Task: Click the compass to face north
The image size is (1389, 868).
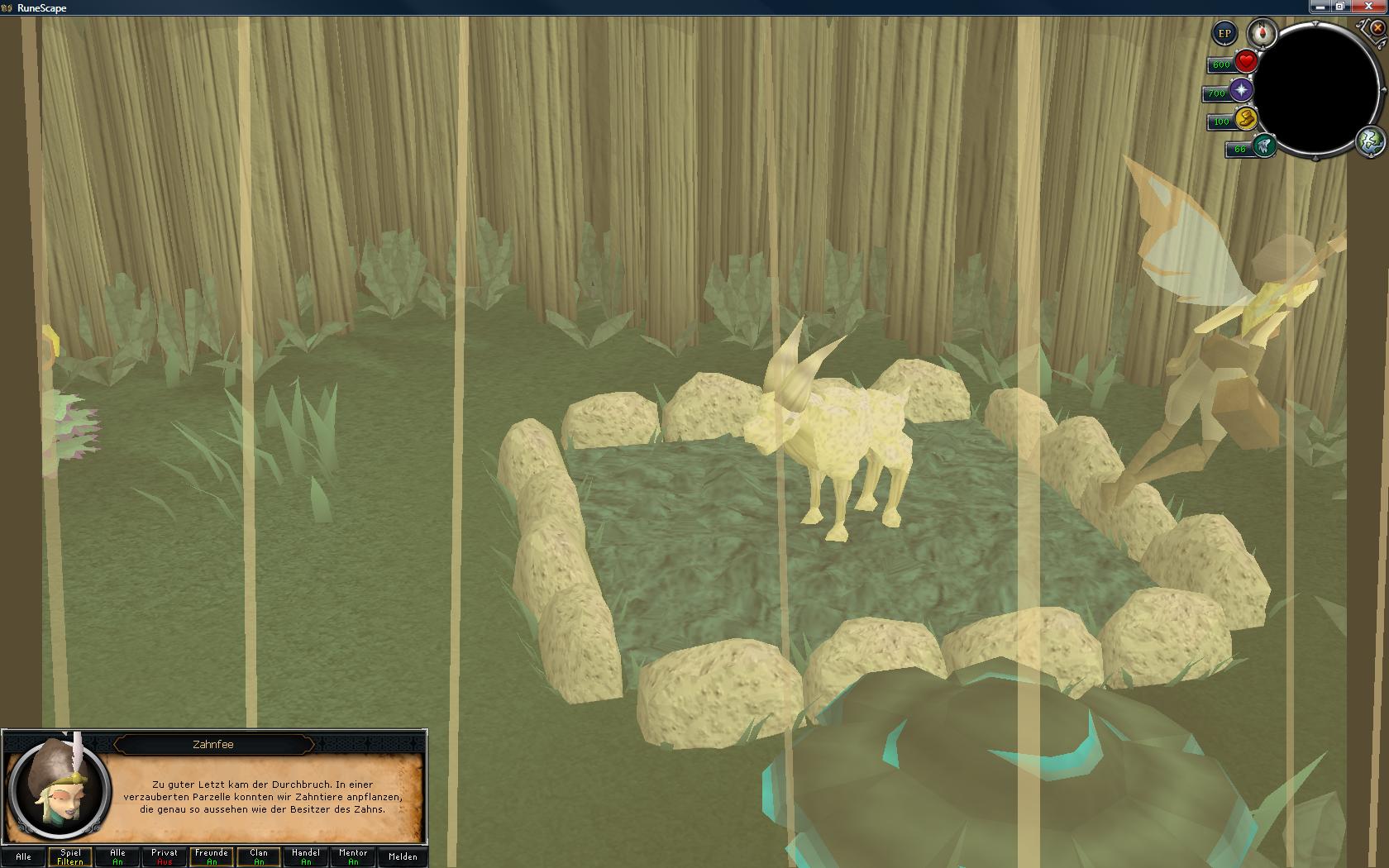Action: 1262,33
